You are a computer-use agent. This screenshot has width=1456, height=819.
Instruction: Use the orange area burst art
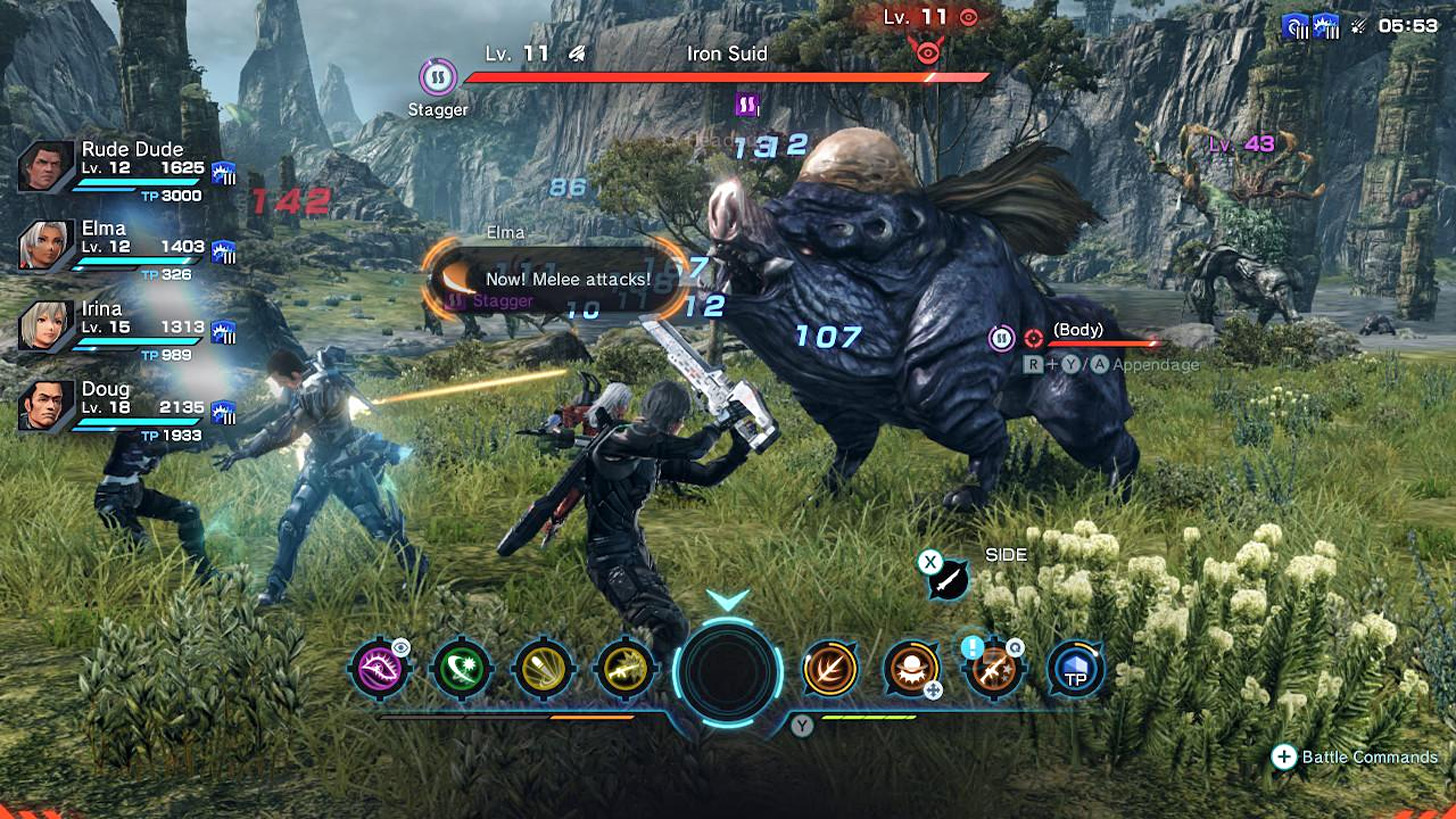pos(911,668)
